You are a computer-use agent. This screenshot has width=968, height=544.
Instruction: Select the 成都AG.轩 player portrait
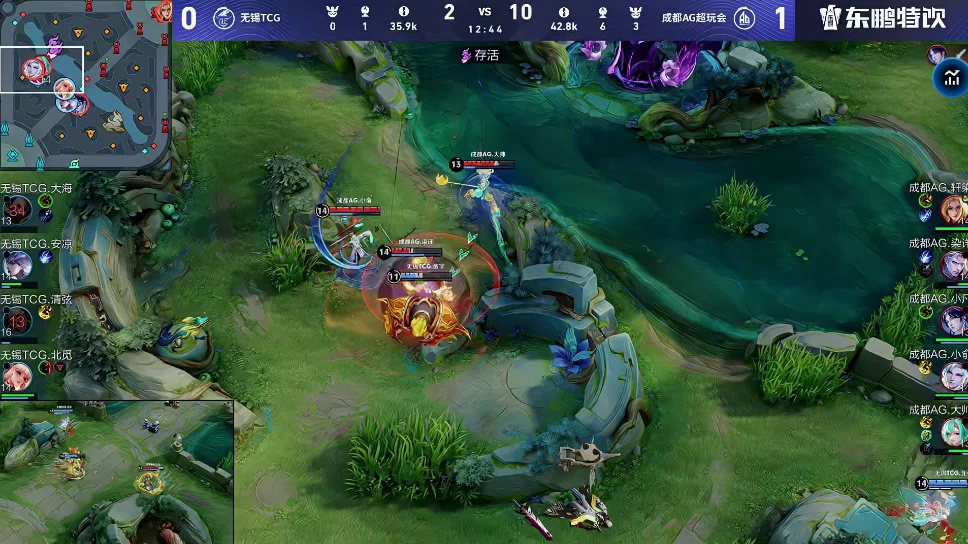coord(951,210)
